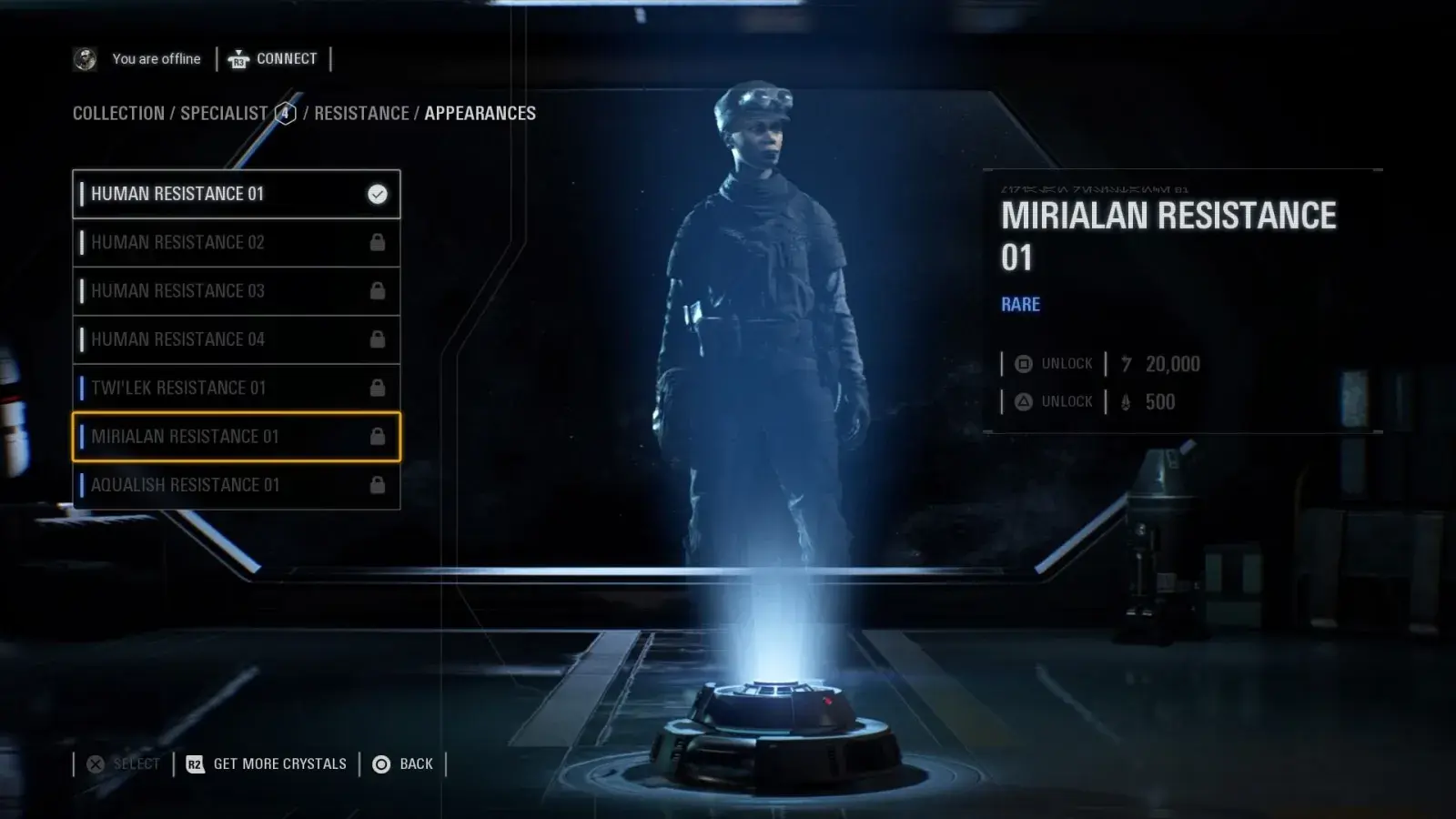Open Get More Crystals store
The width and height of the screenshot is (1456, 819).
[x=267, y=764]
